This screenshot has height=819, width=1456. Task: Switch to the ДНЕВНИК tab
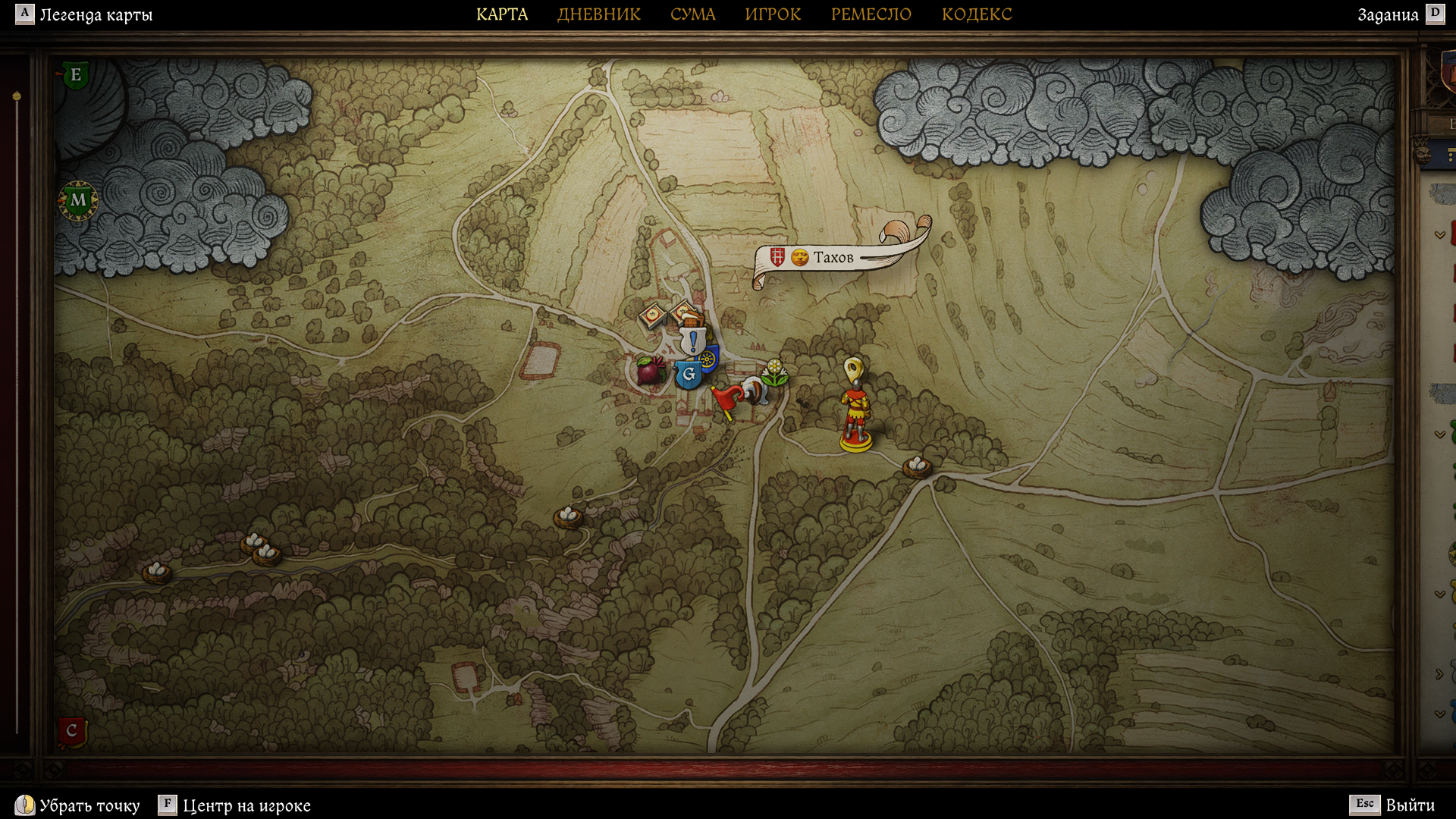click(598, 14)
